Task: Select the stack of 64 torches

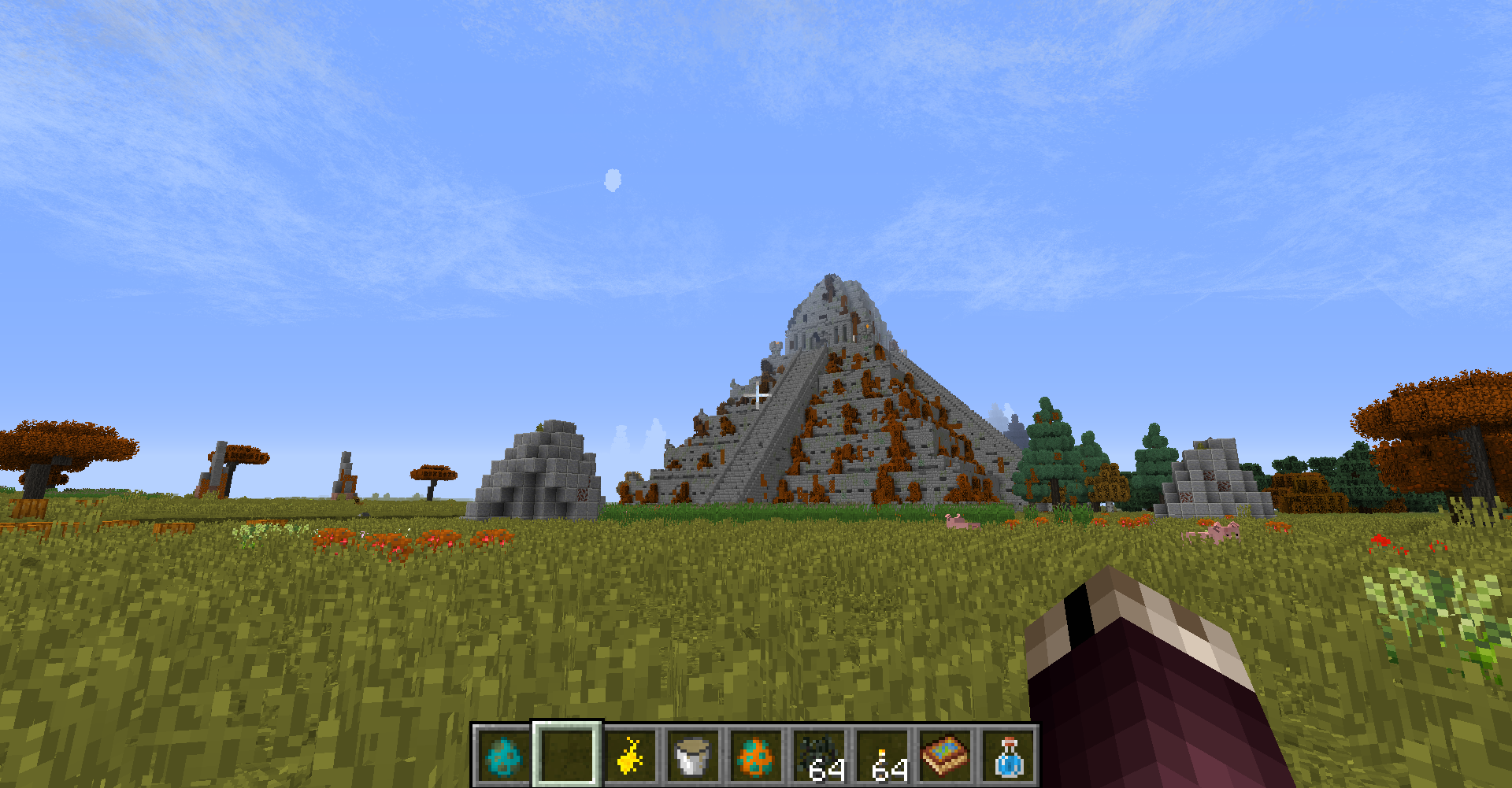Action: tap(880, 758)
